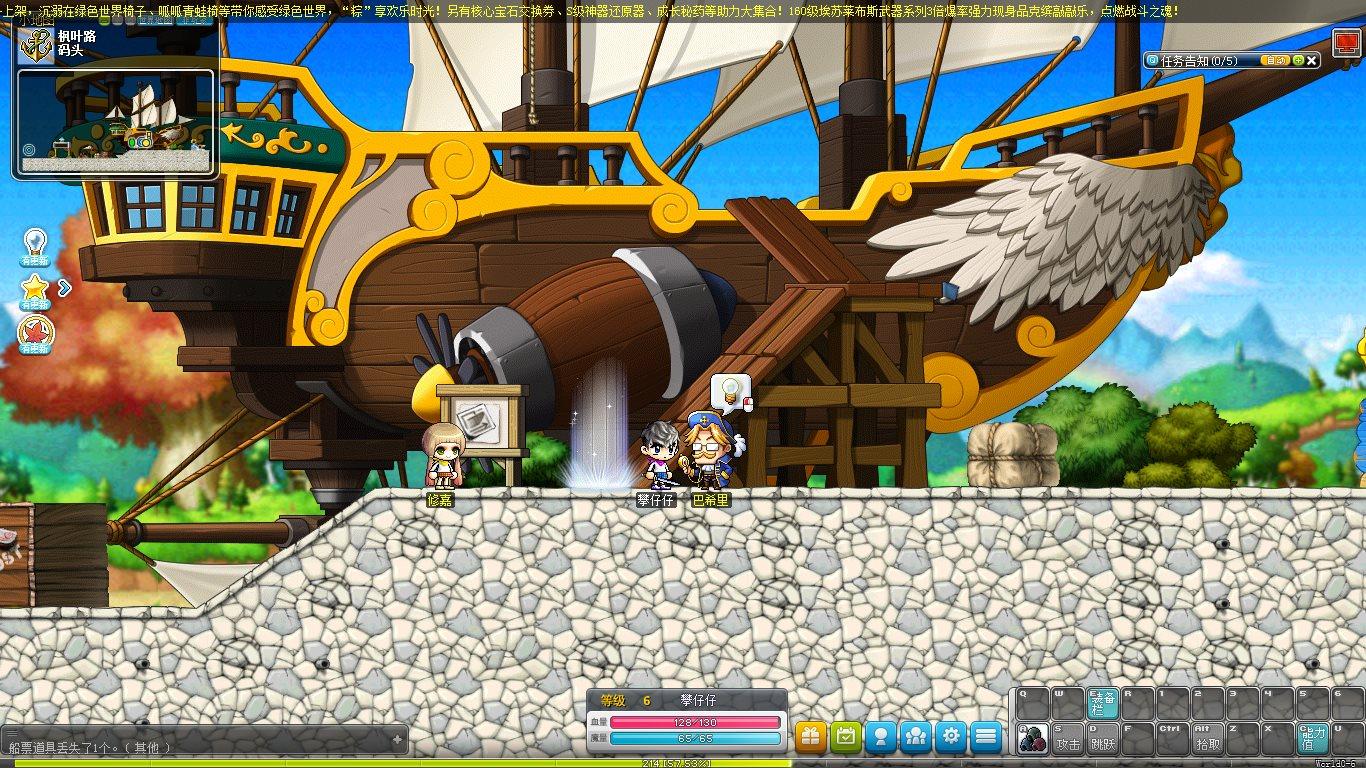Click the 攻击 attack quickslot
This screenshot has height=768, width=1366.
[1068, 738]
